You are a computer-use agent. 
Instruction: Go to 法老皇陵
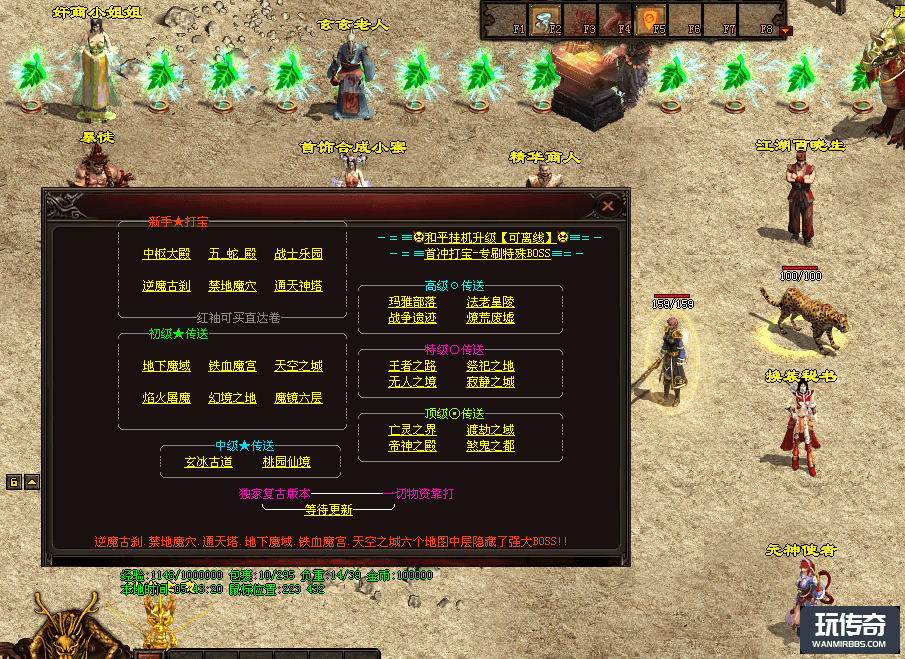click(490, 302)
